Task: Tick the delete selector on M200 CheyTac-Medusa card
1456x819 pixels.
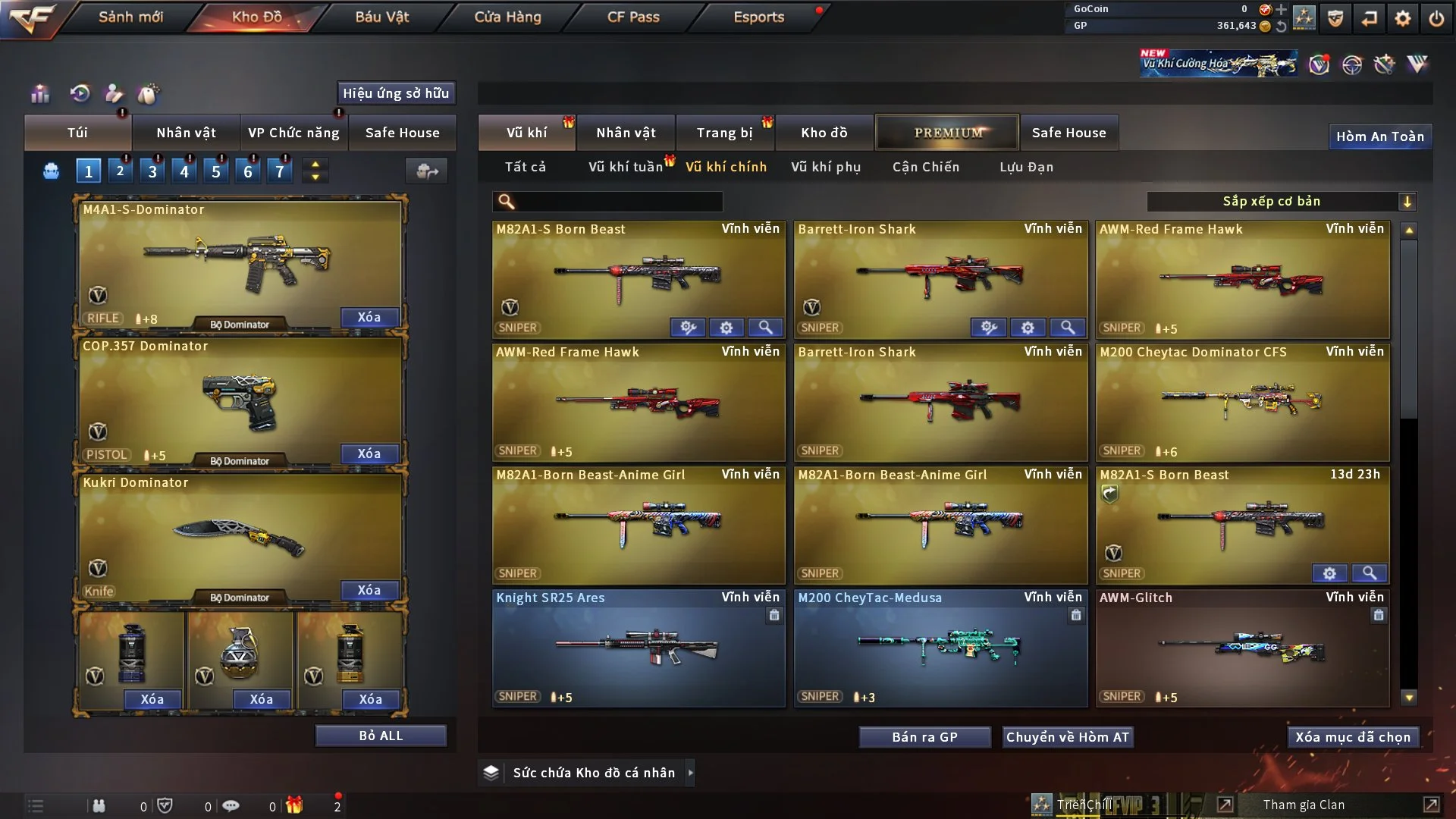Action: point(1076,616)
